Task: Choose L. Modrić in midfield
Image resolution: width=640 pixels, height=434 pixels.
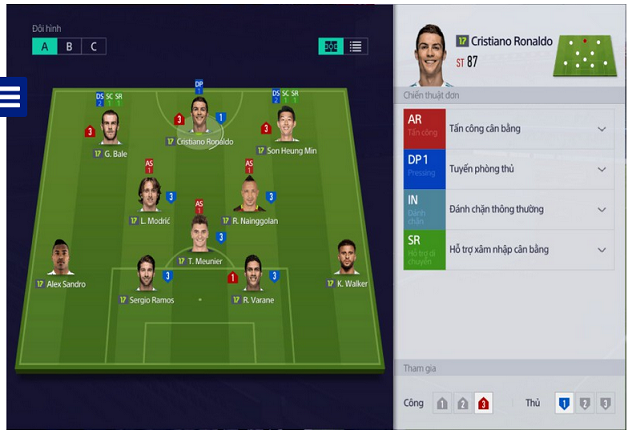Action: click(149, 194)
